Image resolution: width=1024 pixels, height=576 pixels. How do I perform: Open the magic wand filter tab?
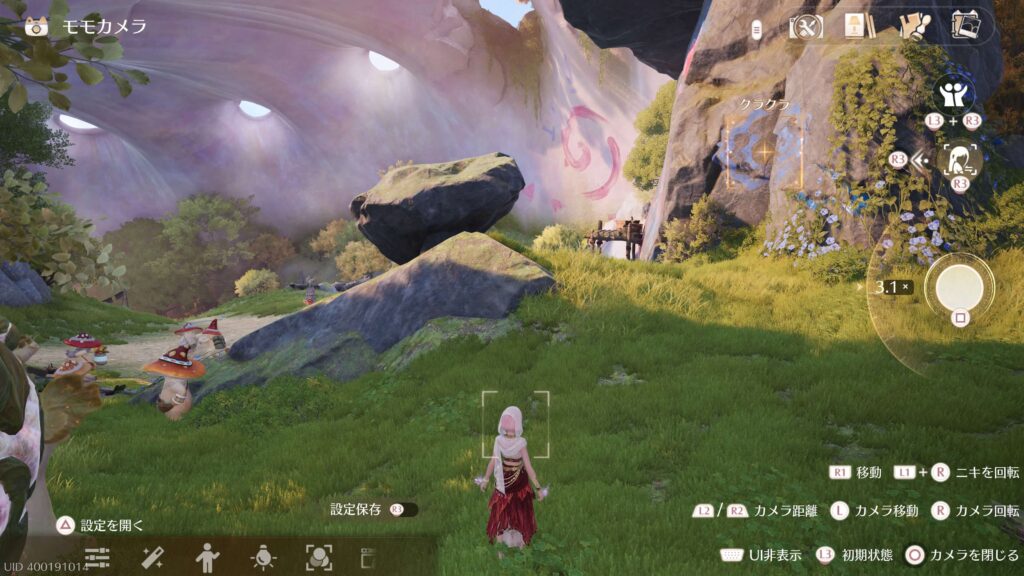152,557
